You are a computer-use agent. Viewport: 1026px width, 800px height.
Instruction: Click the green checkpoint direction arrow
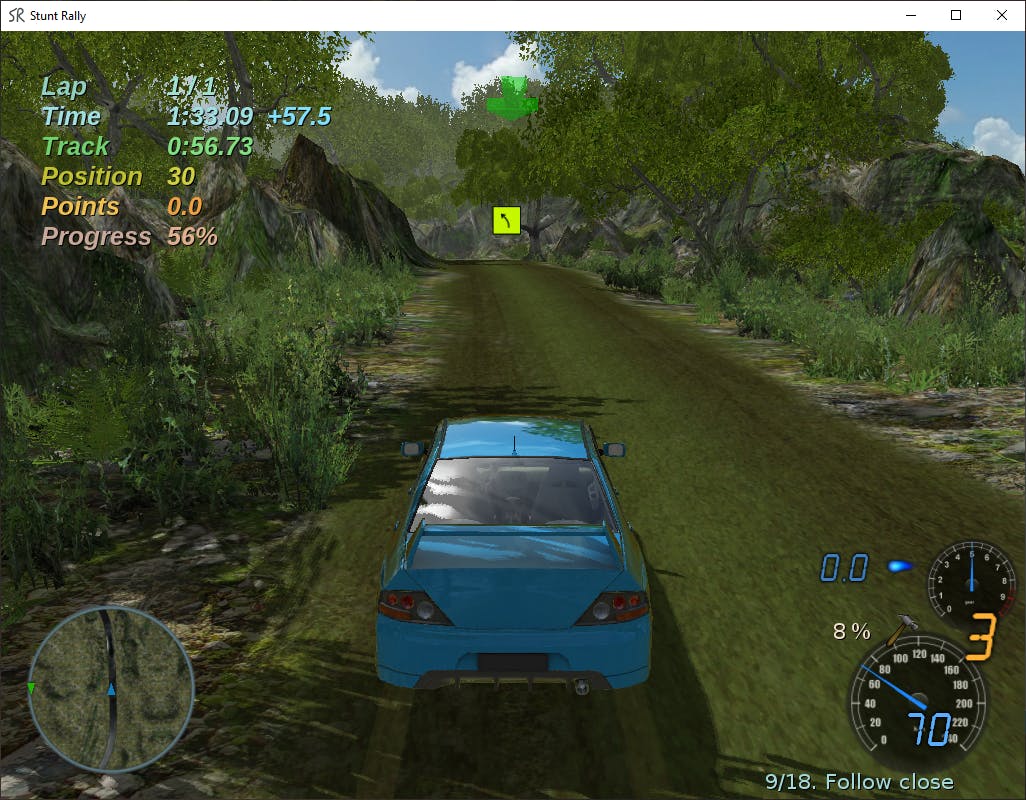click(512, 99)
